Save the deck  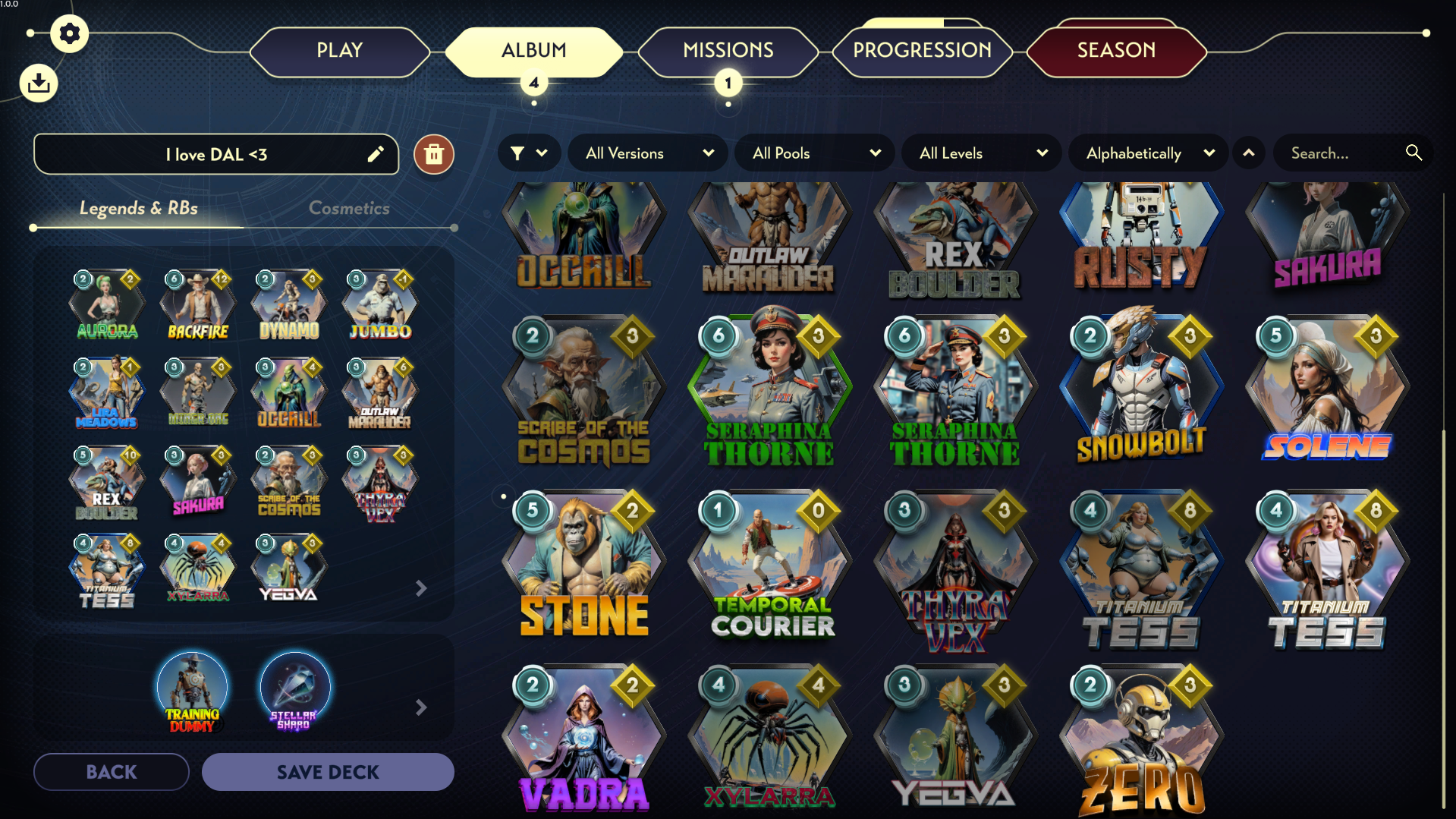(x=328, y=772)
